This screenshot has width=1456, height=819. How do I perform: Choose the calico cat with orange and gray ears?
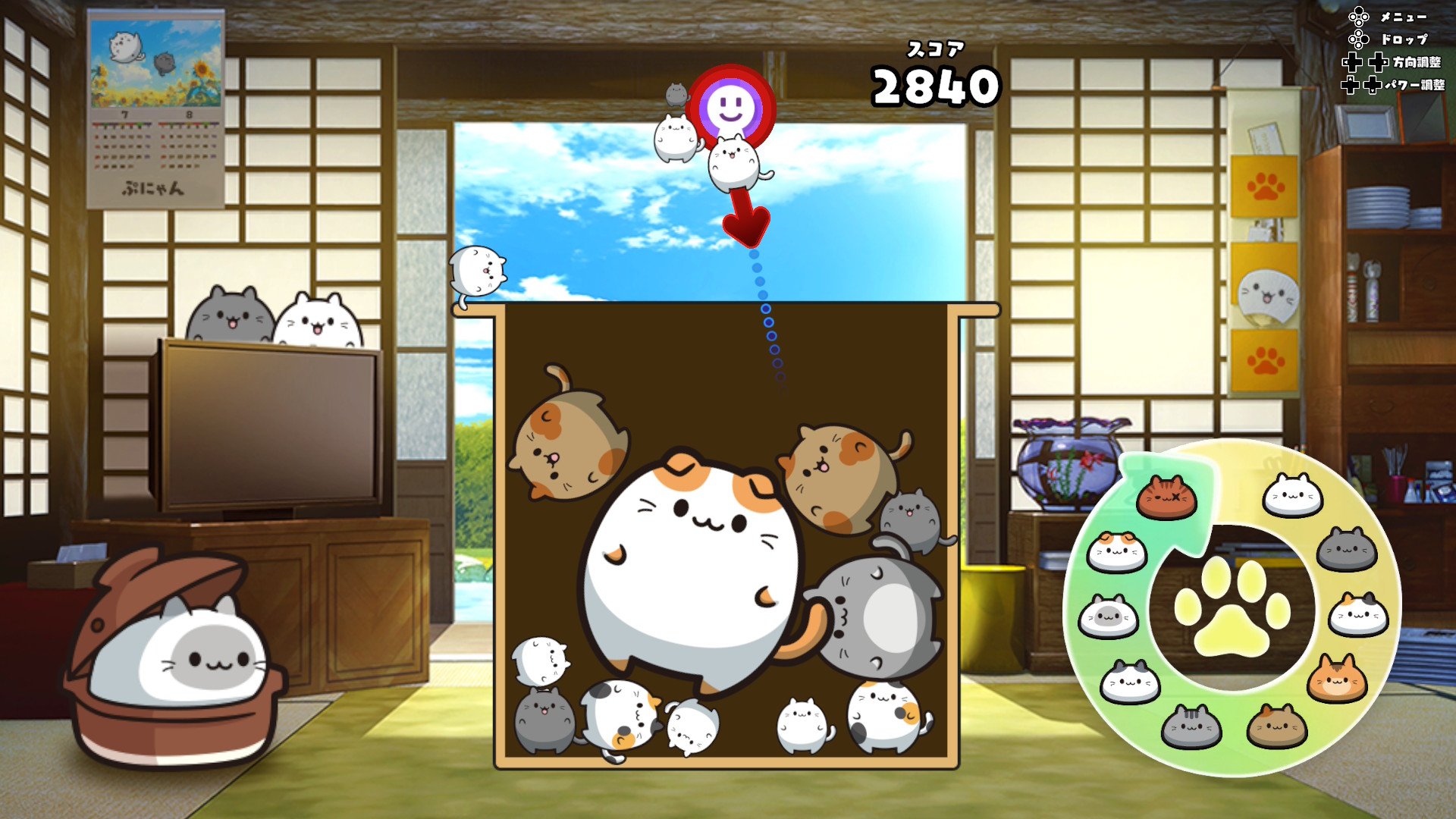point(1358,614)
